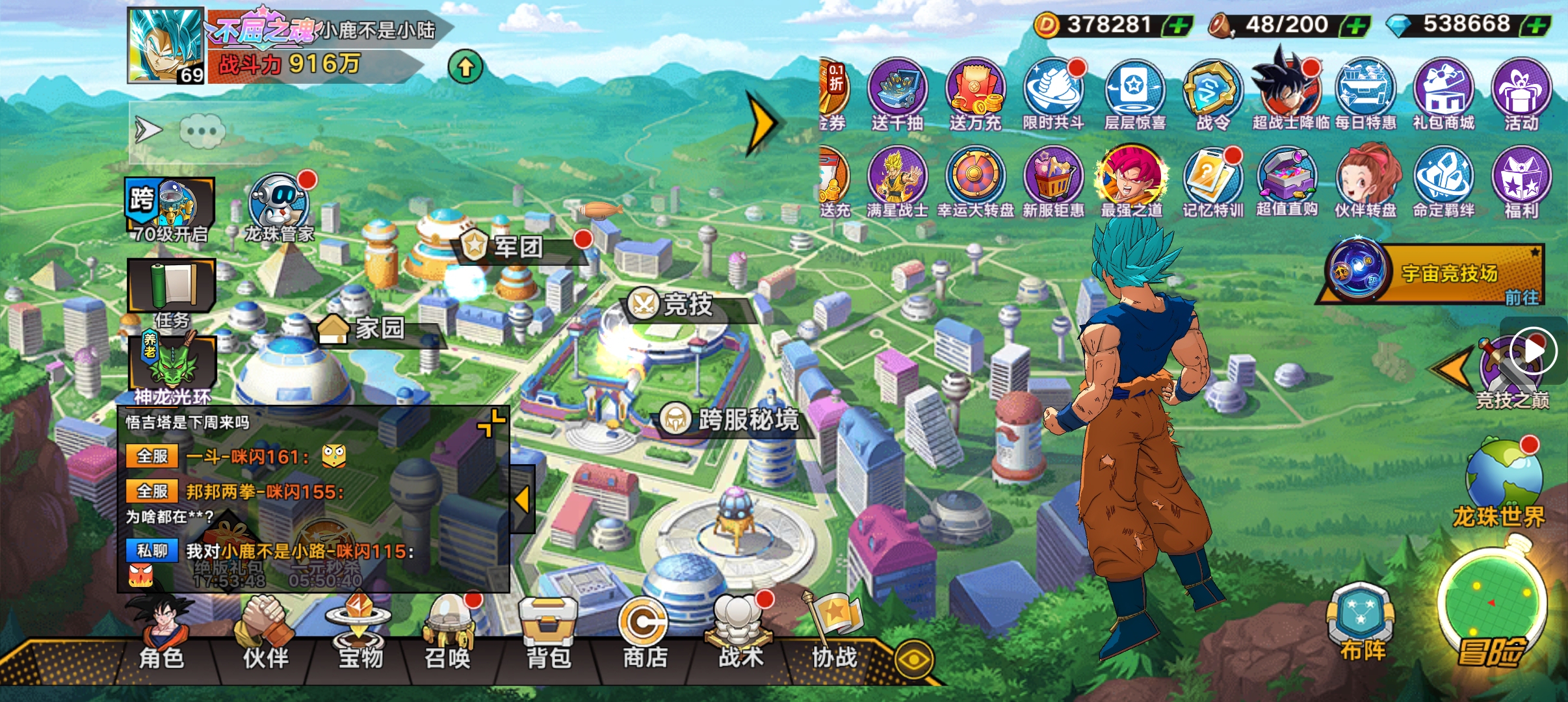Viewport: 1568px width, 702px height.
Task: Open the 背包 backpack
Action: [x=548, y=634]
